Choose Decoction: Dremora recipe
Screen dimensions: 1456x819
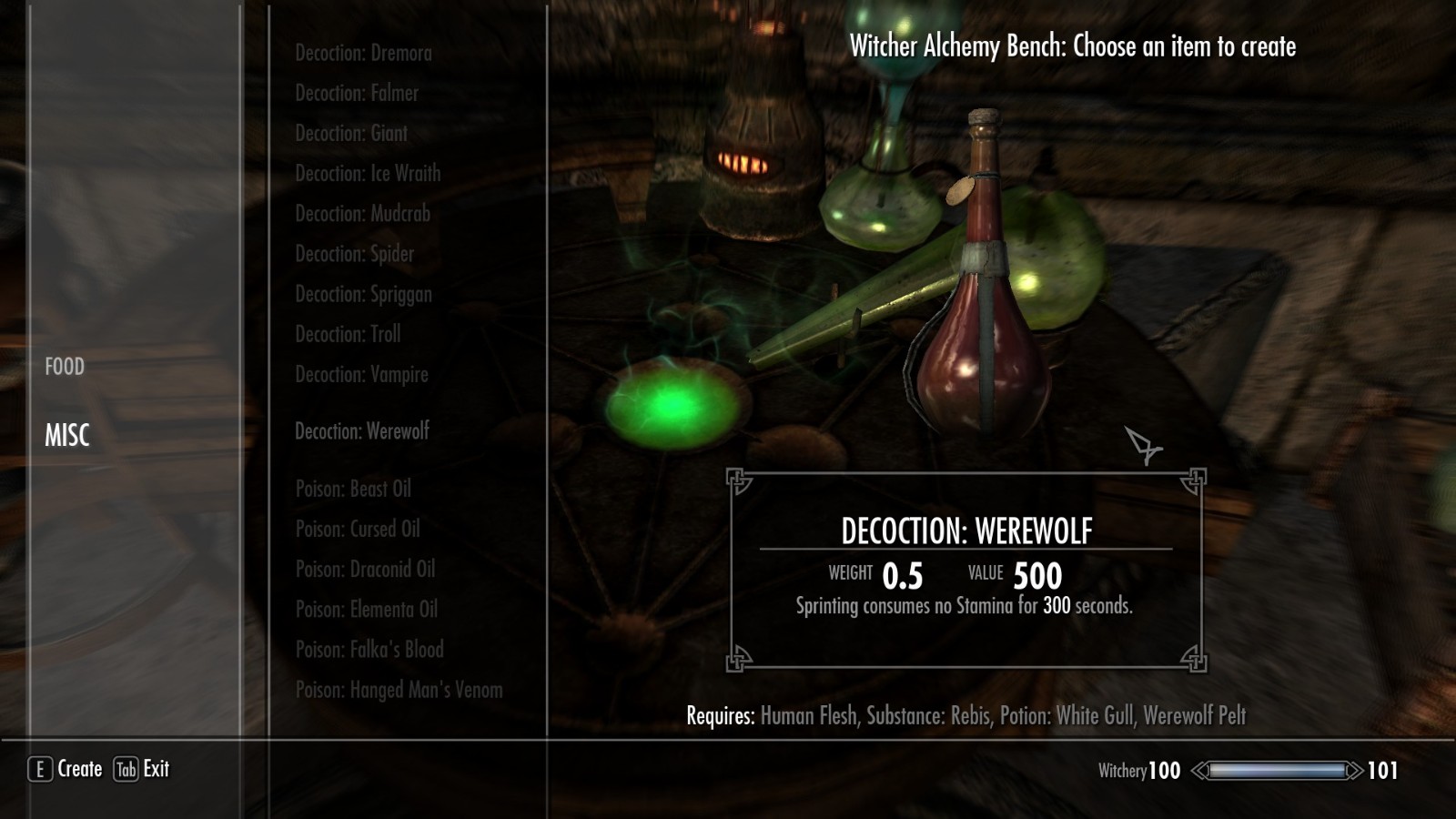point(363,54)
